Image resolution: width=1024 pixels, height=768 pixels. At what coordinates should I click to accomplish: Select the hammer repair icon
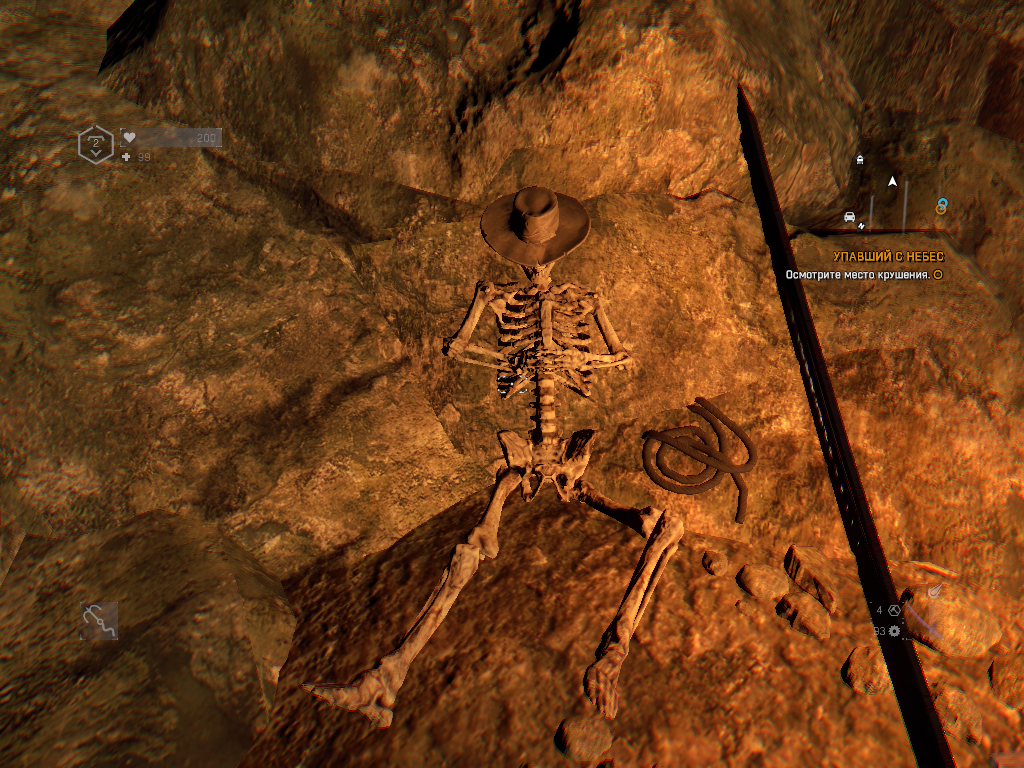click(x=894, y=610)
